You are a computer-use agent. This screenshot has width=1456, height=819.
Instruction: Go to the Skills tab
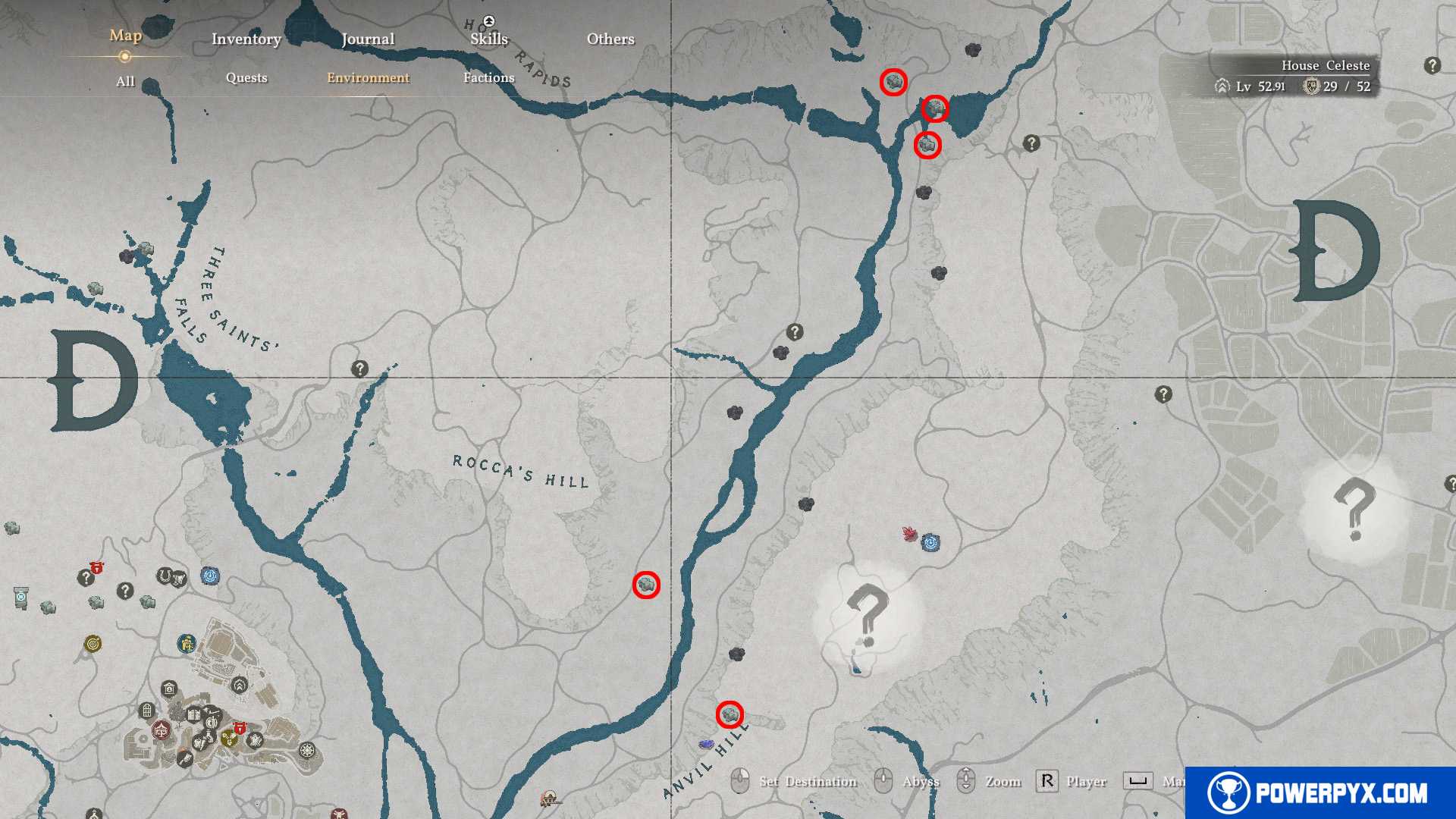click(488, 39)
